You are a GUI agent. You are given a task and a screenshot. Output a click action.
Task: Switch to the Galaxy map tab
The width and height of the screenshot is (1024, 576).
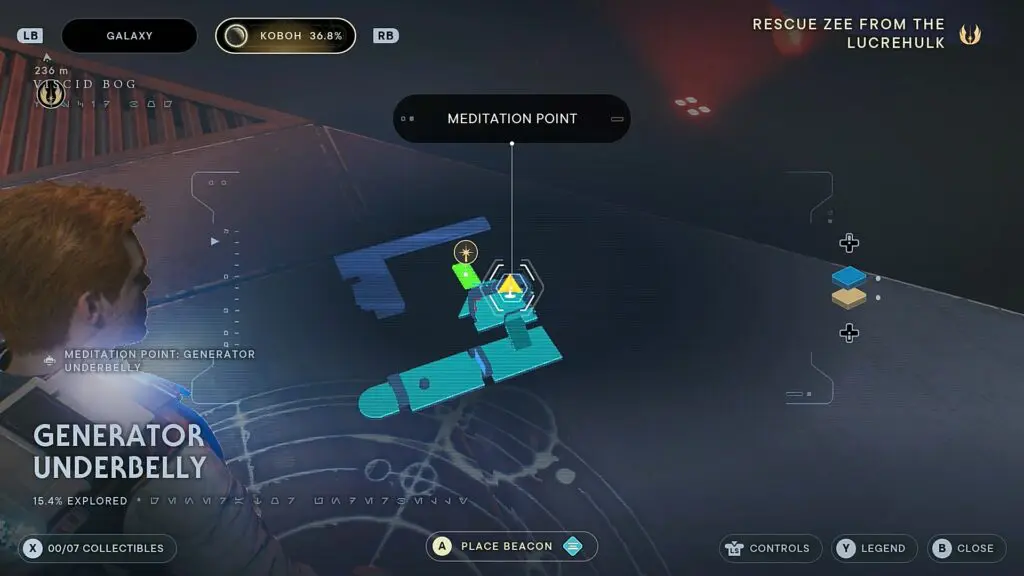tap(129, 36)
